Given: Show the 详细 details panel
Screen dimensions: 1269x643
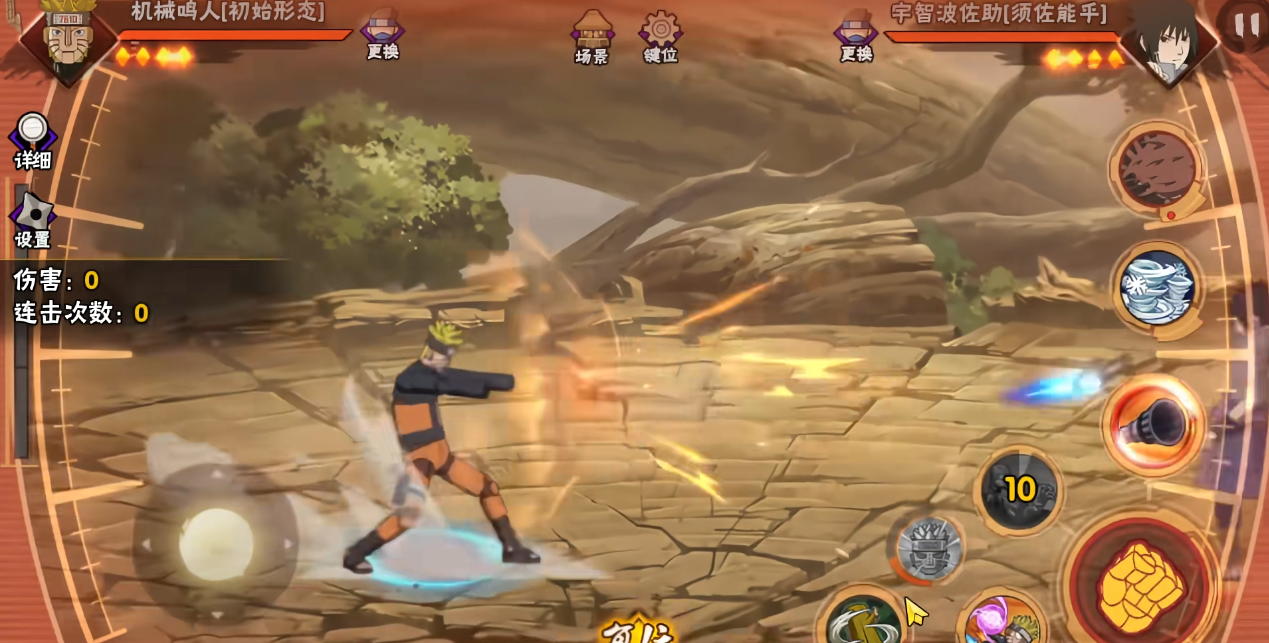Looking at the screenshot, I should click(32, 139).
